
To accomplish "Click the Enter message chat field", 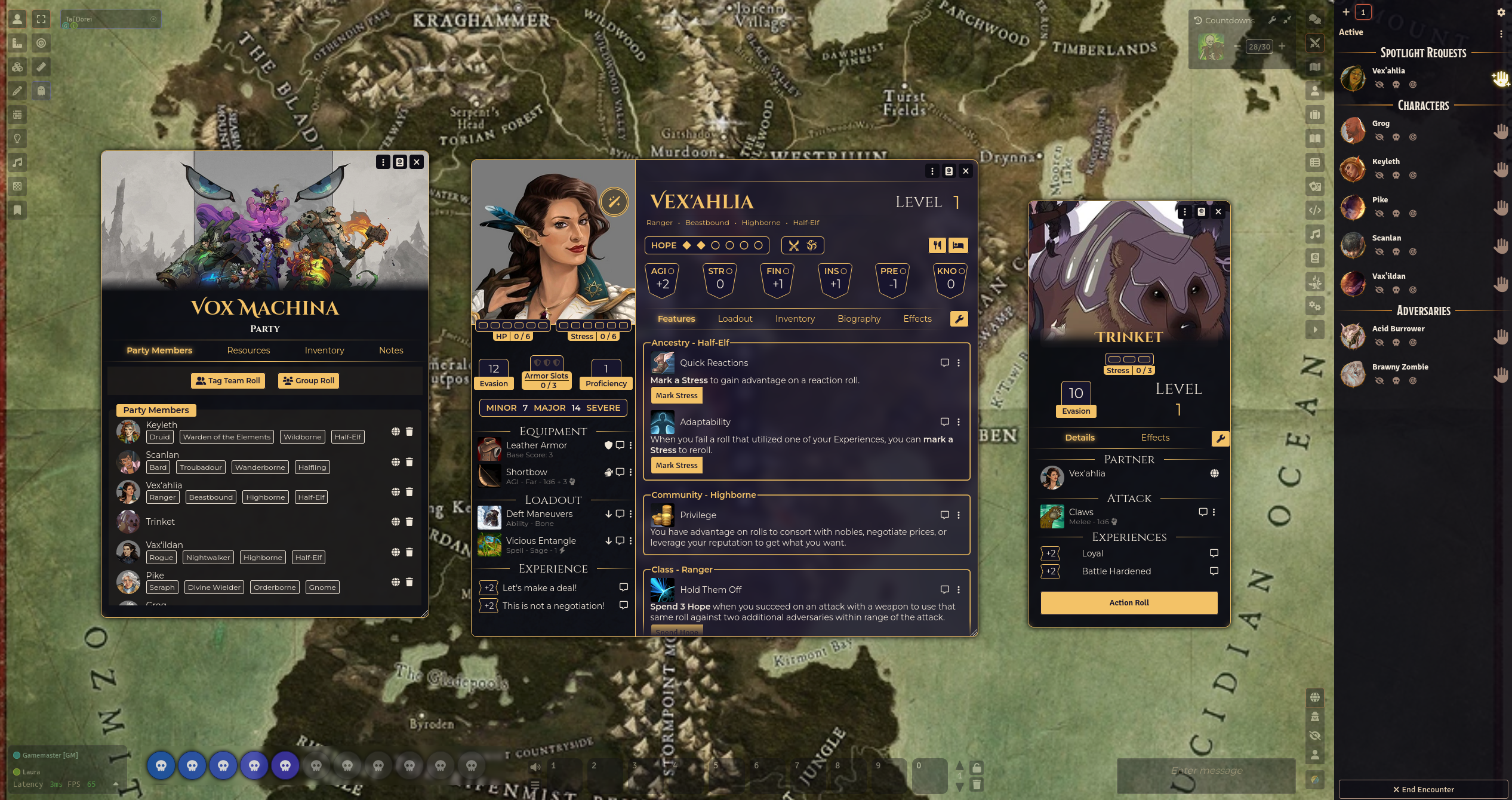I will point(1206,770).
